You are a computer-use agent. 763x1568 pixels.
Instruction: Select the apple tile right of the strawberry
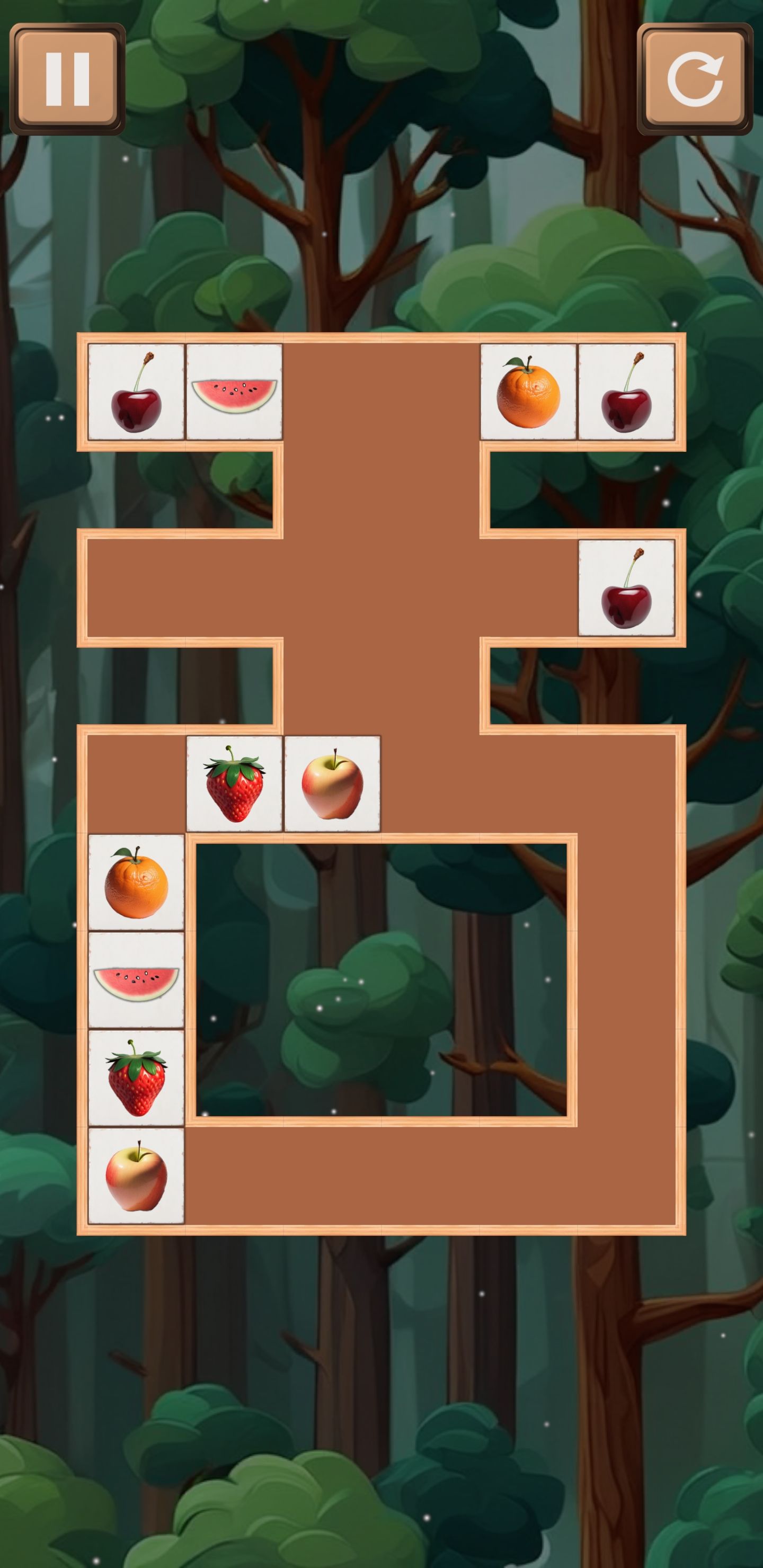(x=332, y=784)
